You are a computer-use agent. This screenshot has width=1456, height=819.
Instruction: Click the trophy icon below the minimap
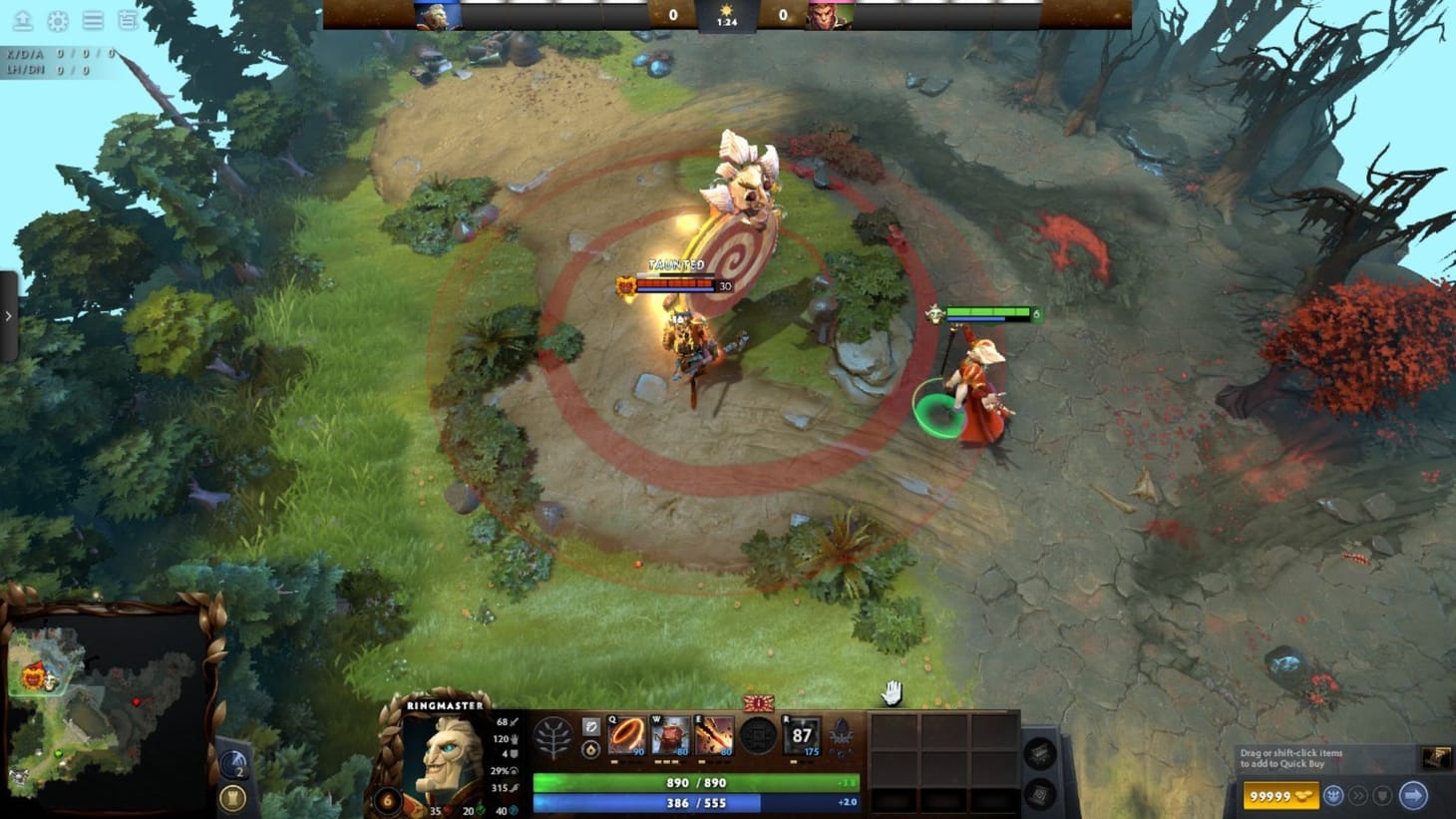tap(231, 795)
